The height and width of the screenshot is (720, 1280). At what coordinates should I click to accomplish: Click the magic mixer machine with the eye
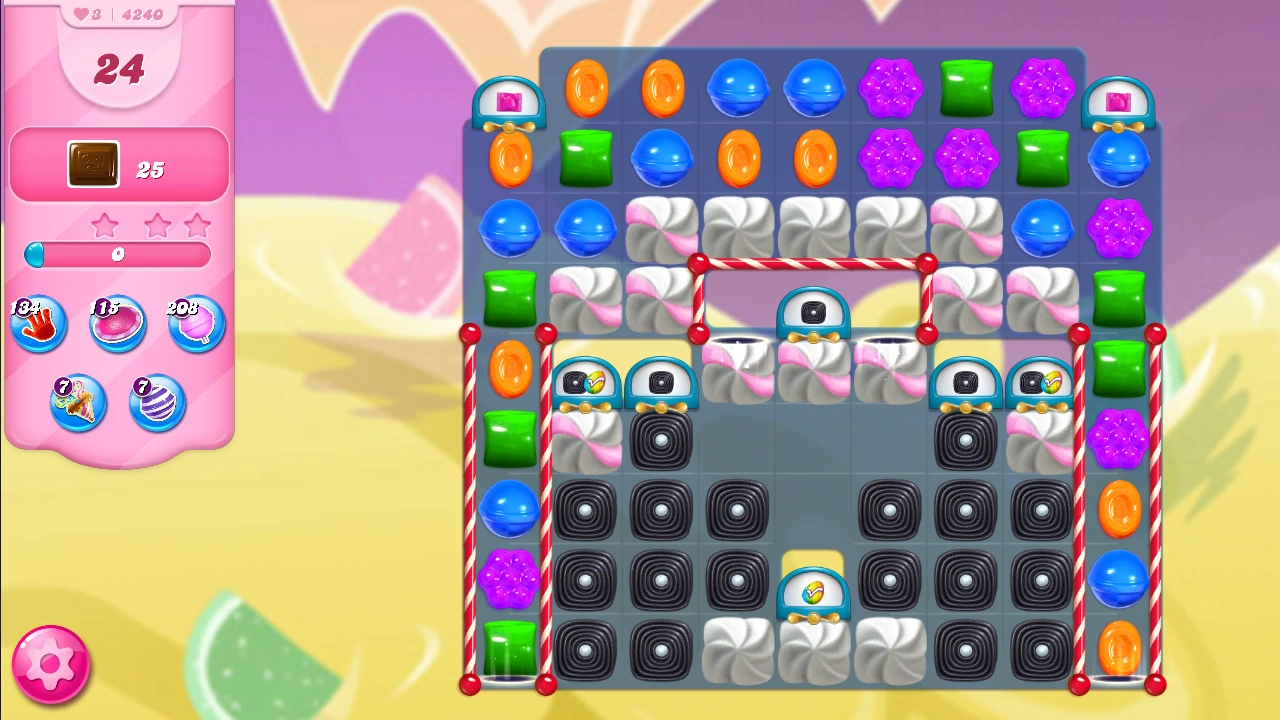[813, 315]
